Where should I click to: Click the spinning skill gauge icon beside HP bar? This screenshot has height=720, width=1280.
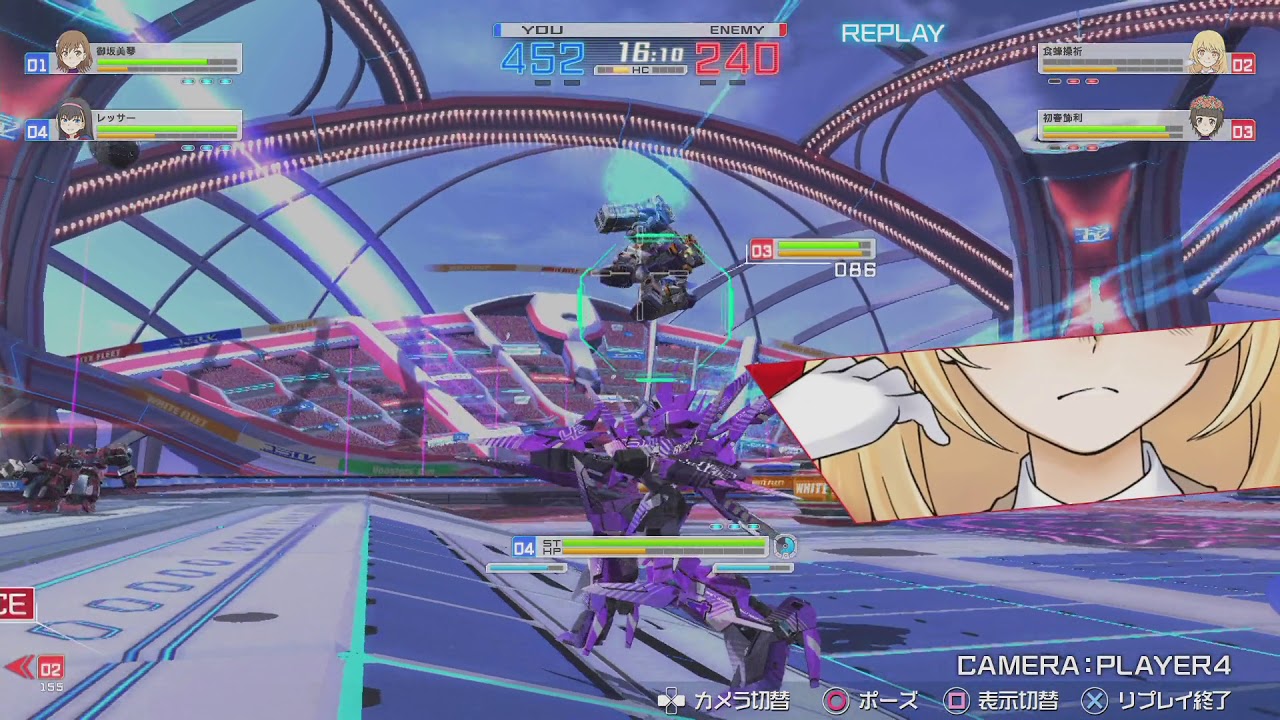pyautogui.click(x=783, y=546)
